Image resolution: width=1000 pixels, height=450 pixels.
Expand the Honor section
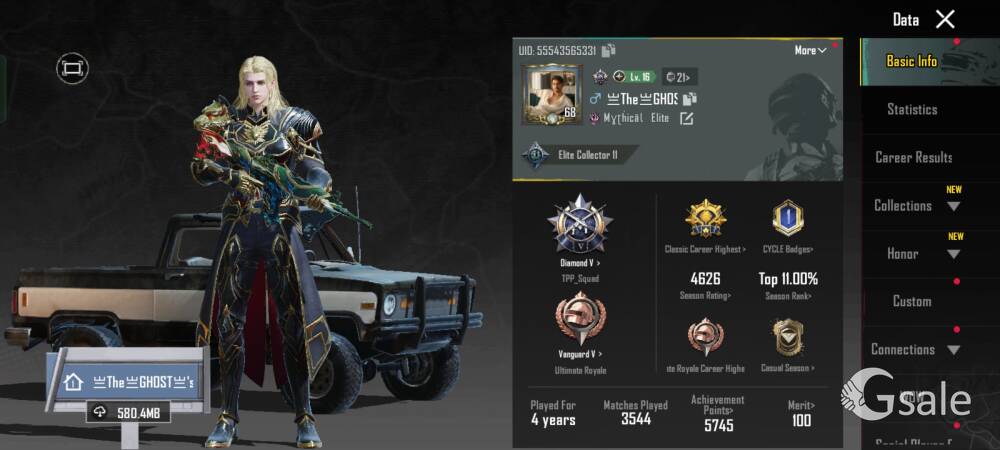[916, 254]
